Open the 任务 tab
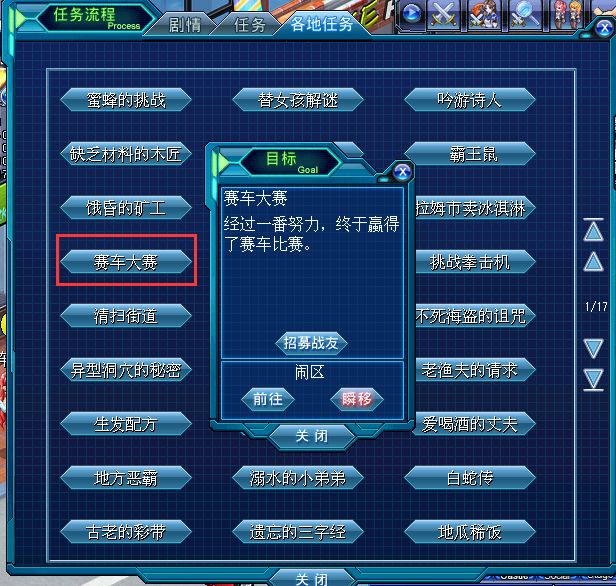Screen dimensions: 616x586 tap(249, 25)
